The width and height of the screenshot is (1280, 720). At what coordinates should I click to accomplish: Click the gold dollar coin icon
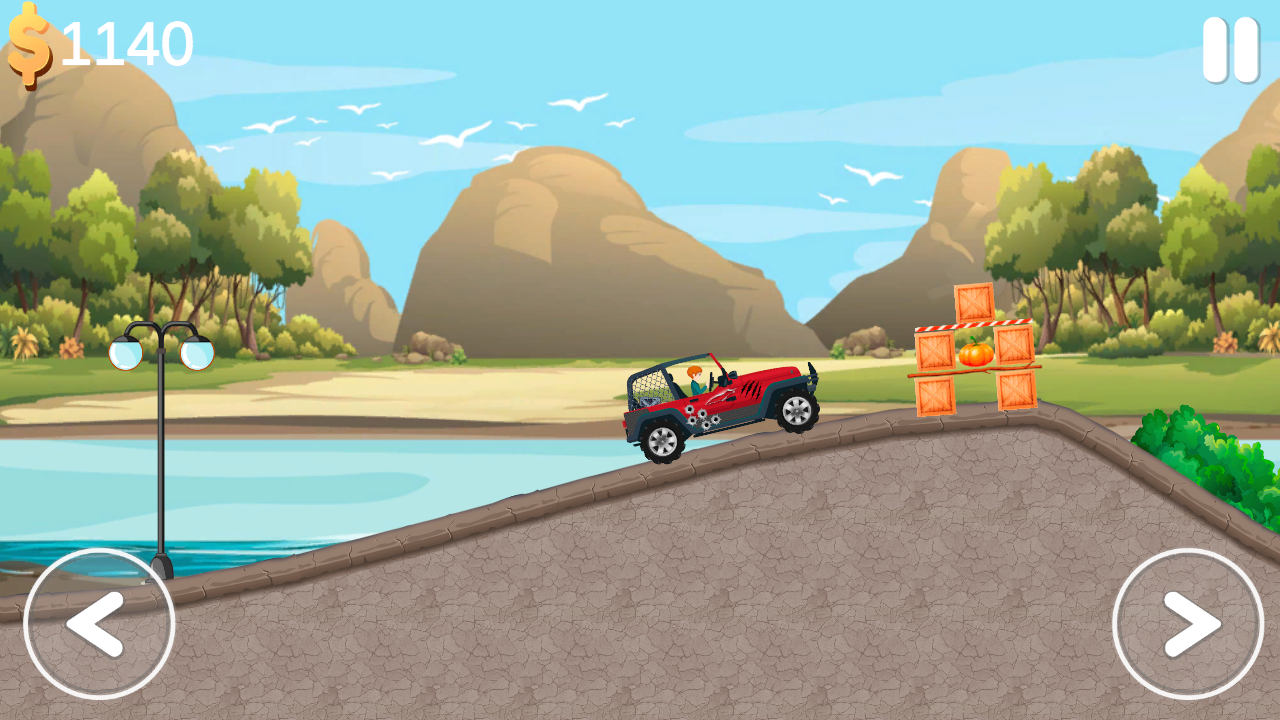(28, 42)
